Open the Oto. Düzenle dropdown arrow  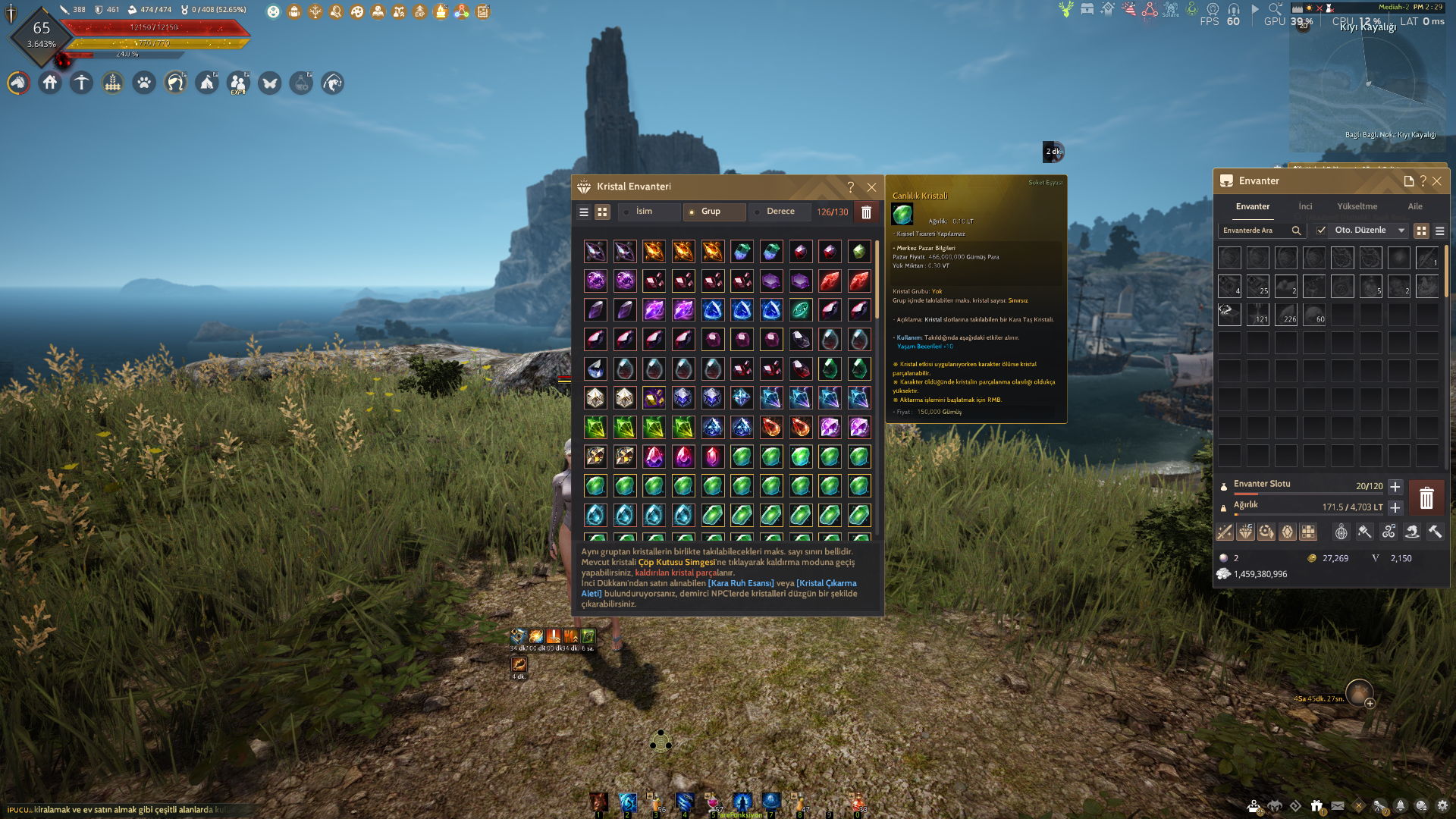(x=1400, y=231)
